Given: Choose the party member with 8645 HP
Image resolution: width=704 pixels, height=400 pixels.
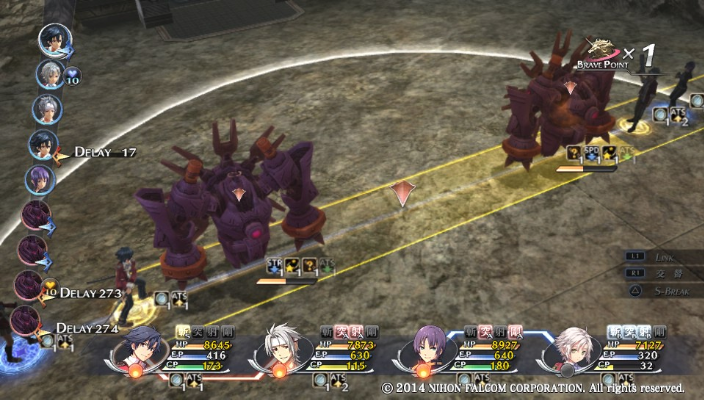Looking at the screenshot, I should pyautogui.click(x=141, y=349).
